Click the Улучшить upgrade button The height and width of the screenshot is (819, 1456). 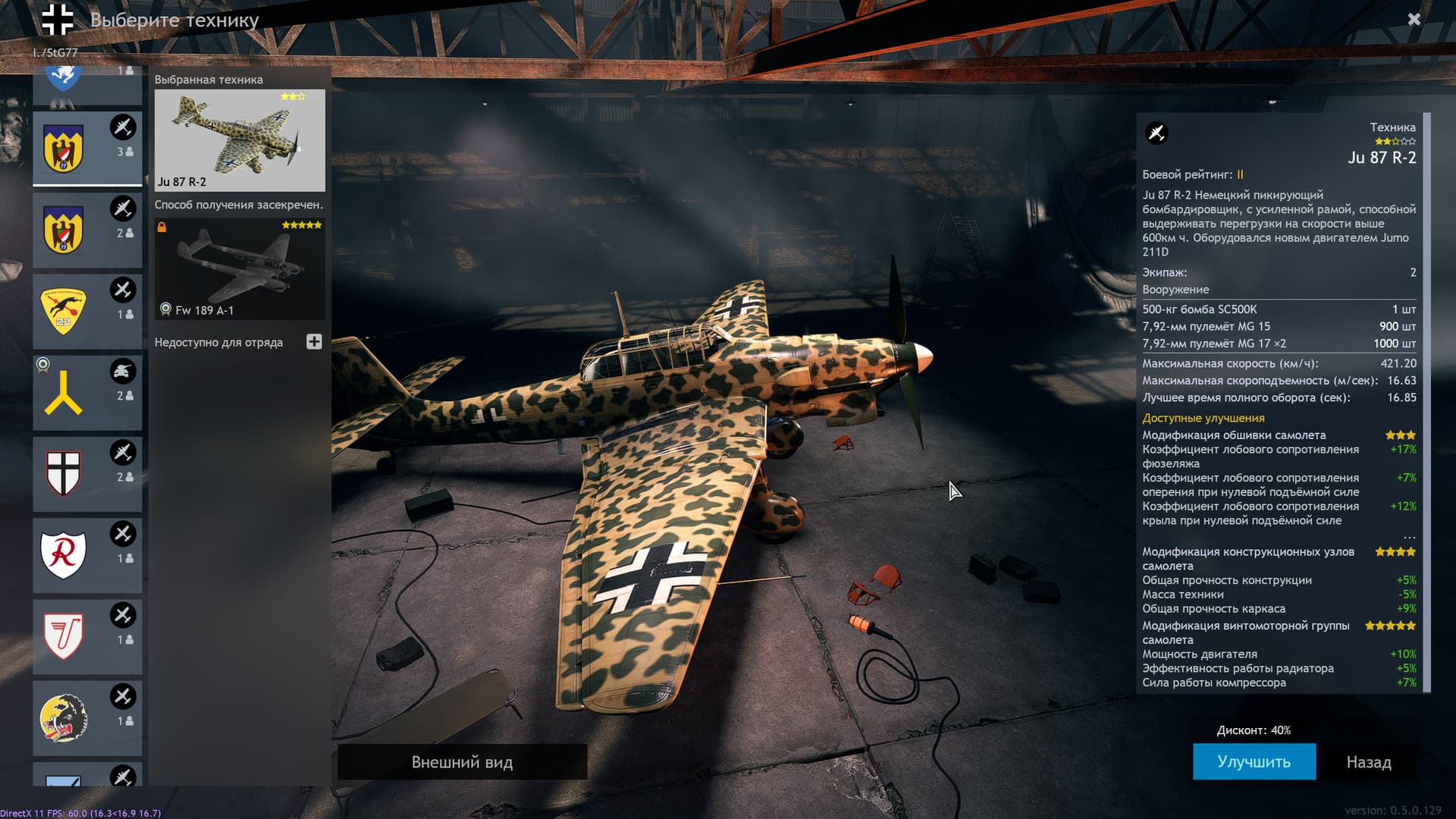(1254, 761)
